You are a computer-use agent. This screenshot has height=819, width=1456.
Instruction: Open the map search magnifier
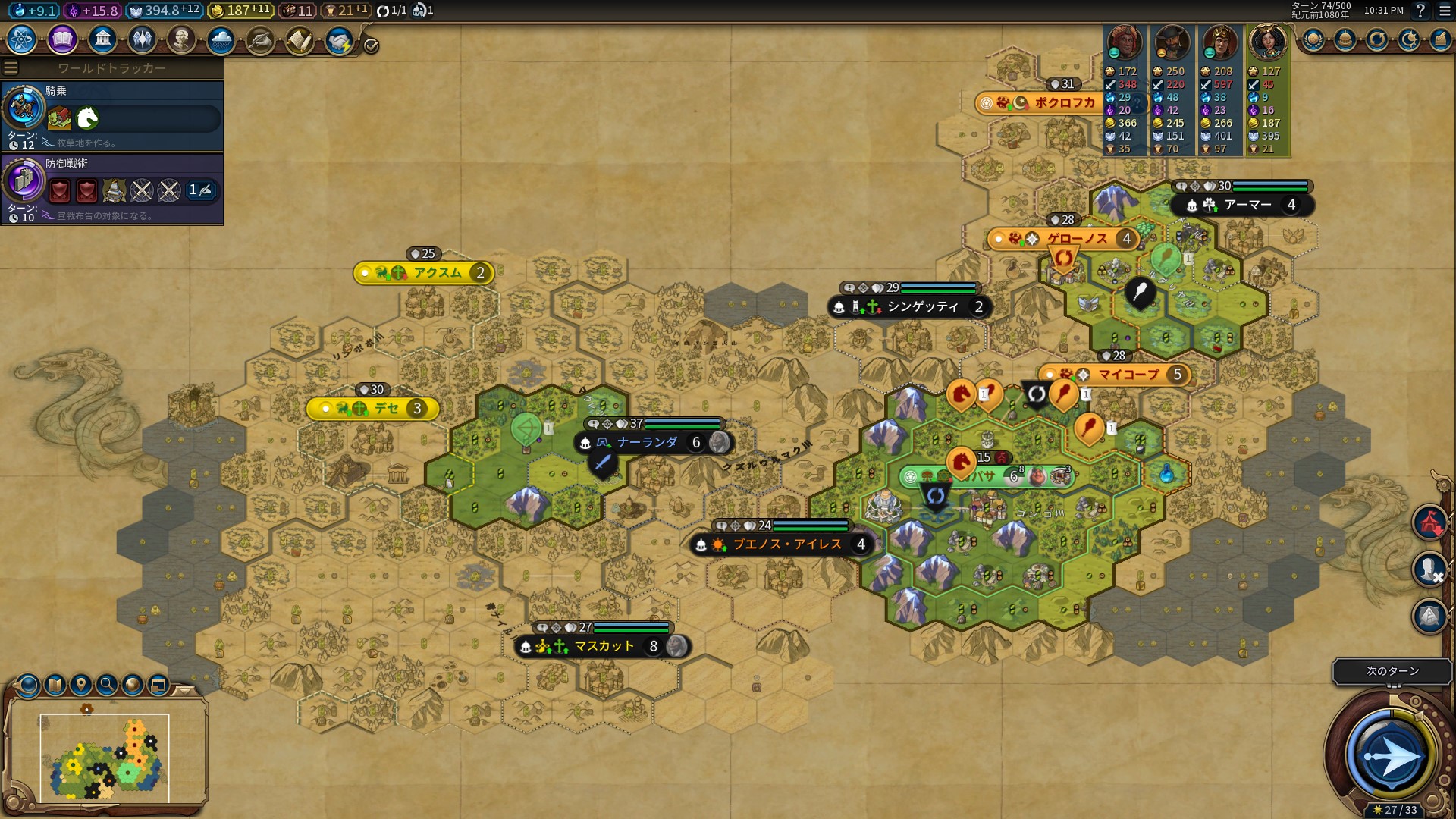[107, 685]
